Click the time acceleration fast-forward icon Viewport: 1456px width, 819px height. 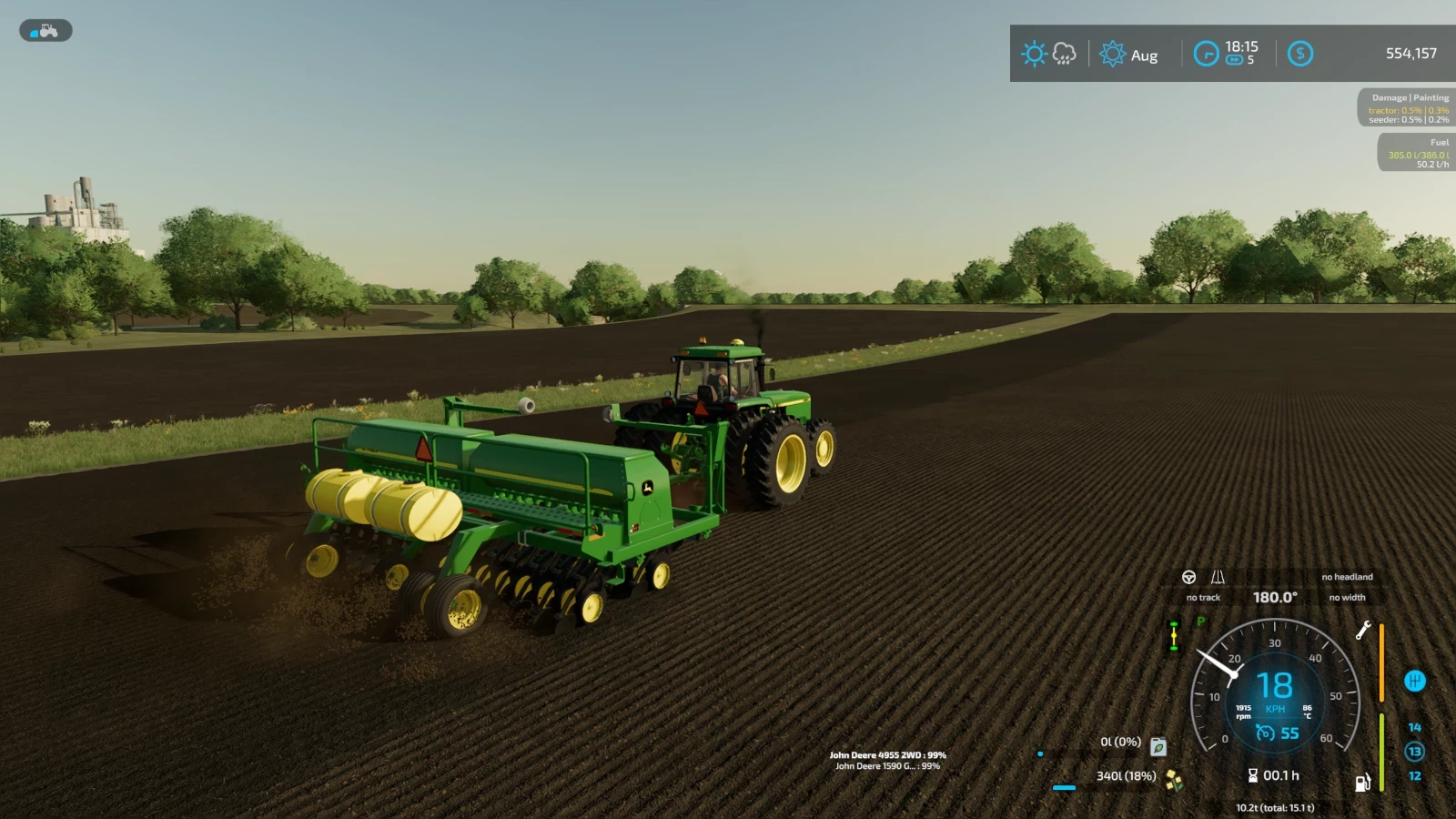tap(1234, 59)
